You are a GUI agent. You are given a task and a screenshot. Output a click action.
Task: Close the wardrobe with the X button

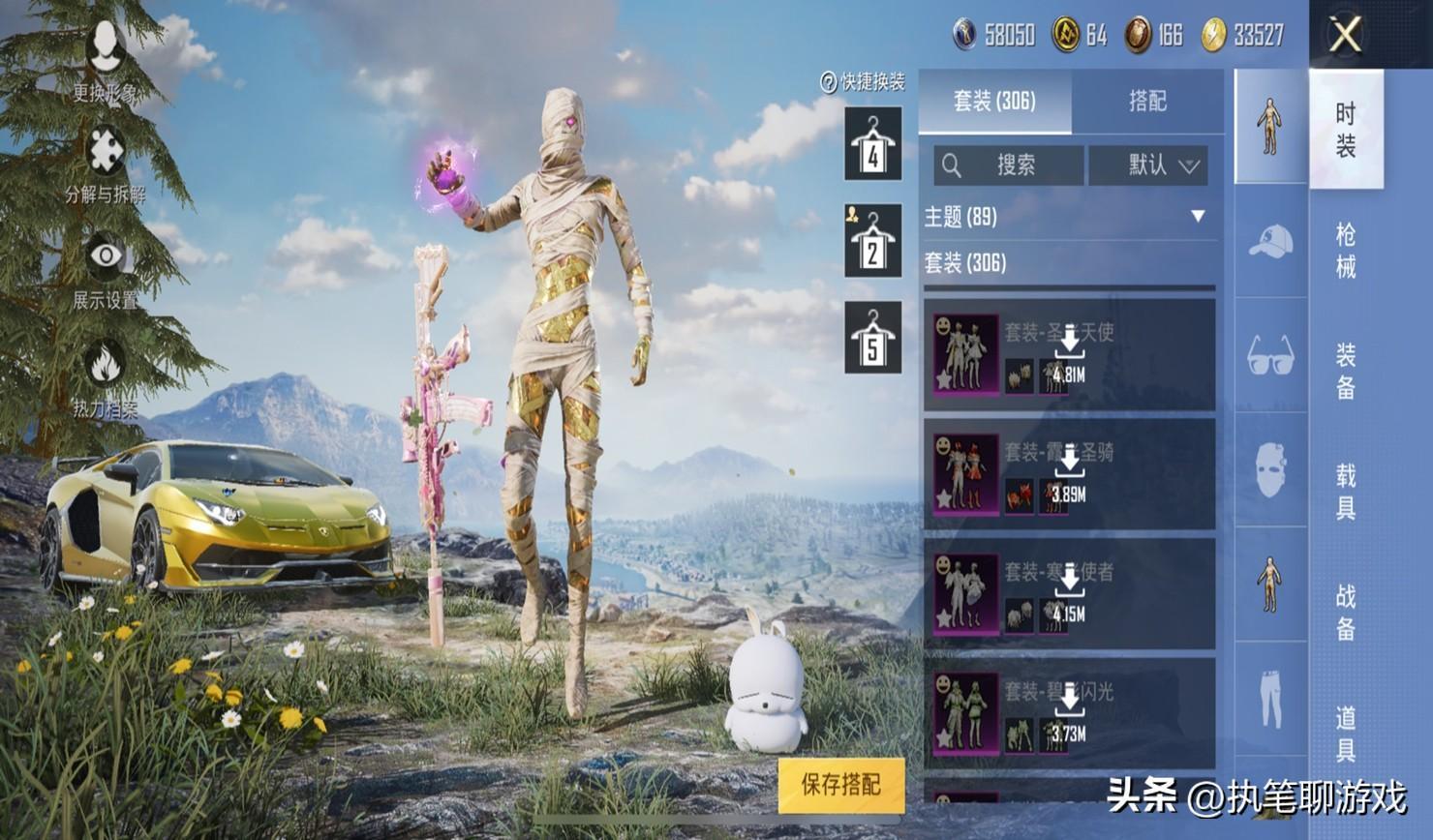1345,36
